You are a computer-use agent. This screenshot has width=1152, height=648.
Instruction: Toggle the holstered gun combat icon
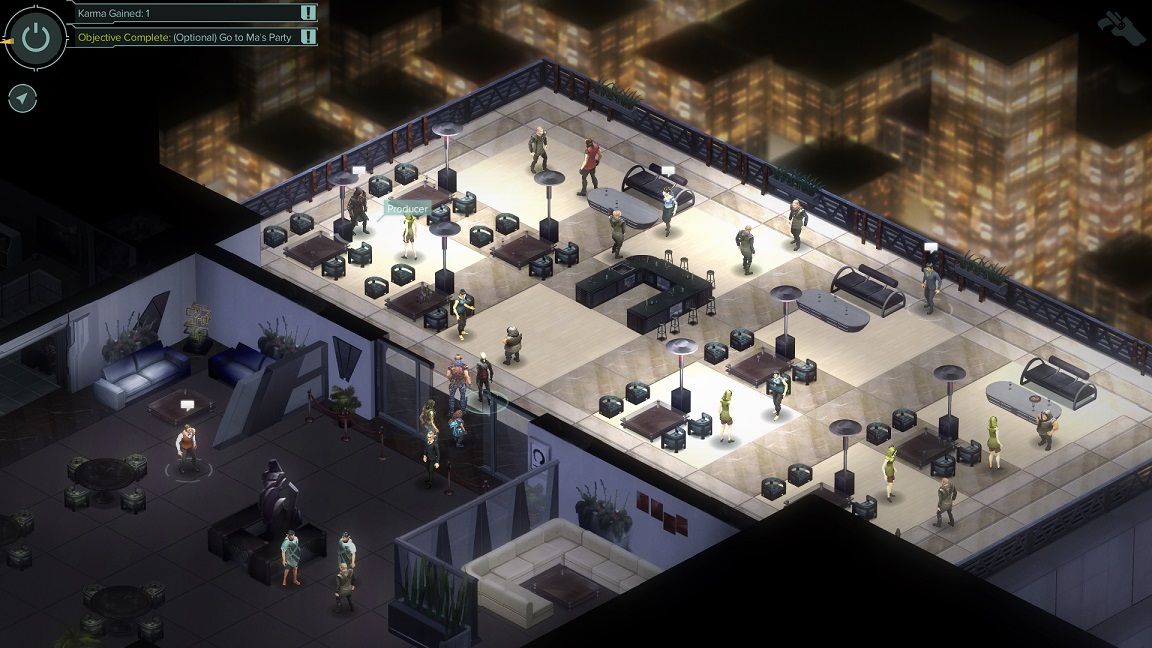point(1121,26)
